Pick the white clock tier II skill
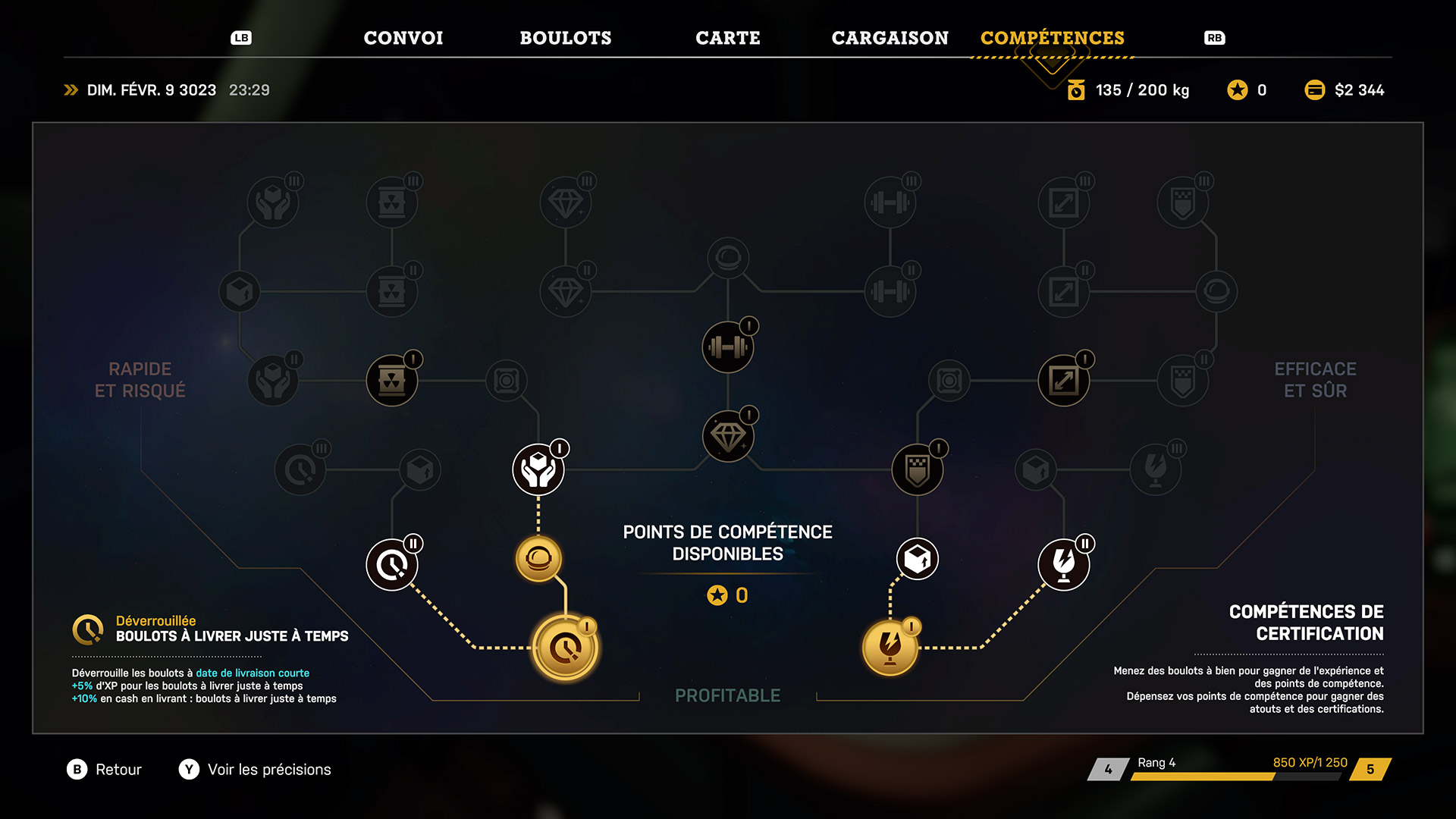The height and width of the screenshot is (819, 1456). pos(392,565)
